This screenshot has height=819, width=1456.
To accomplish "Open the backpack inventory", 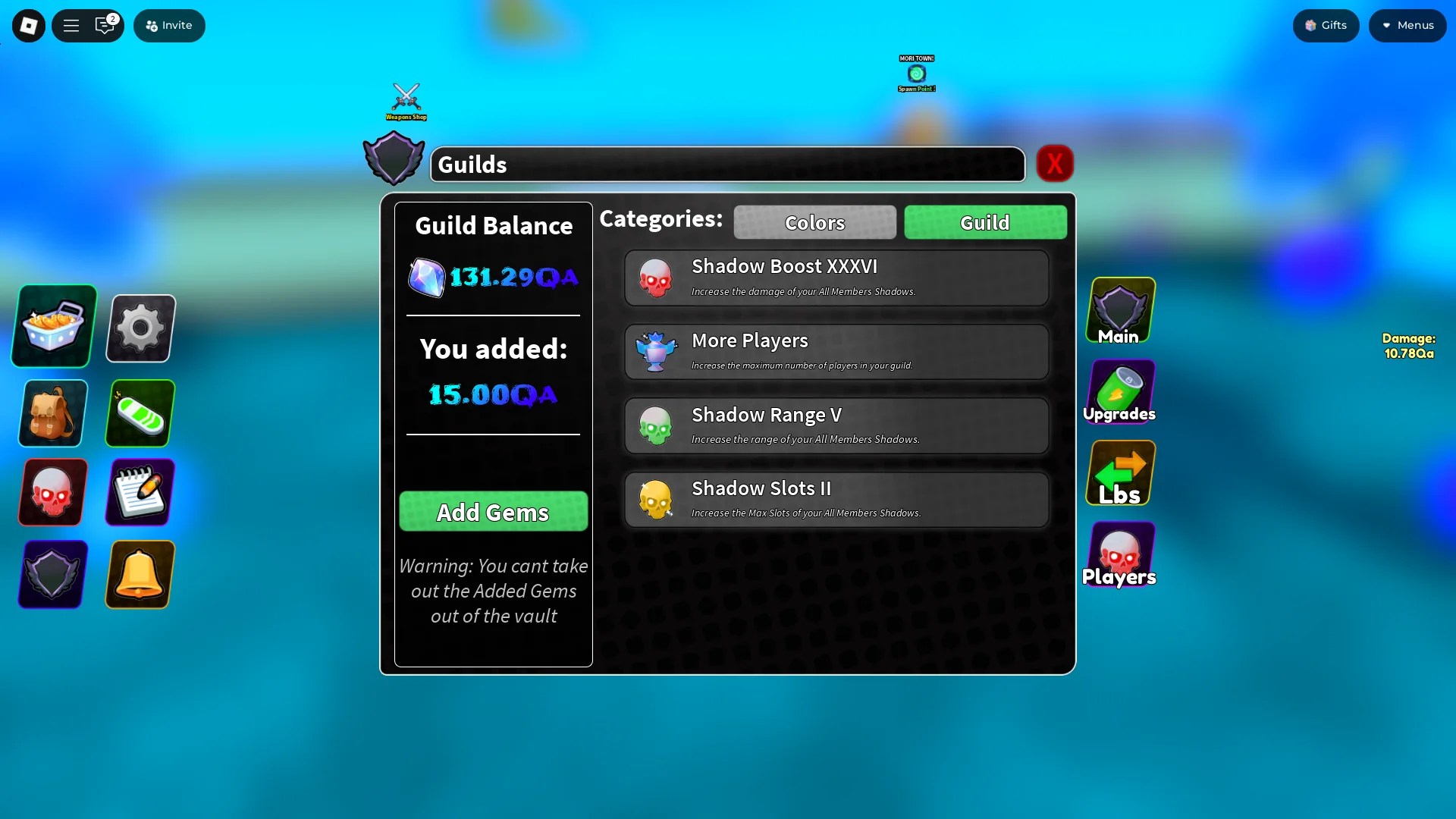I will click(x=52, y=413).
